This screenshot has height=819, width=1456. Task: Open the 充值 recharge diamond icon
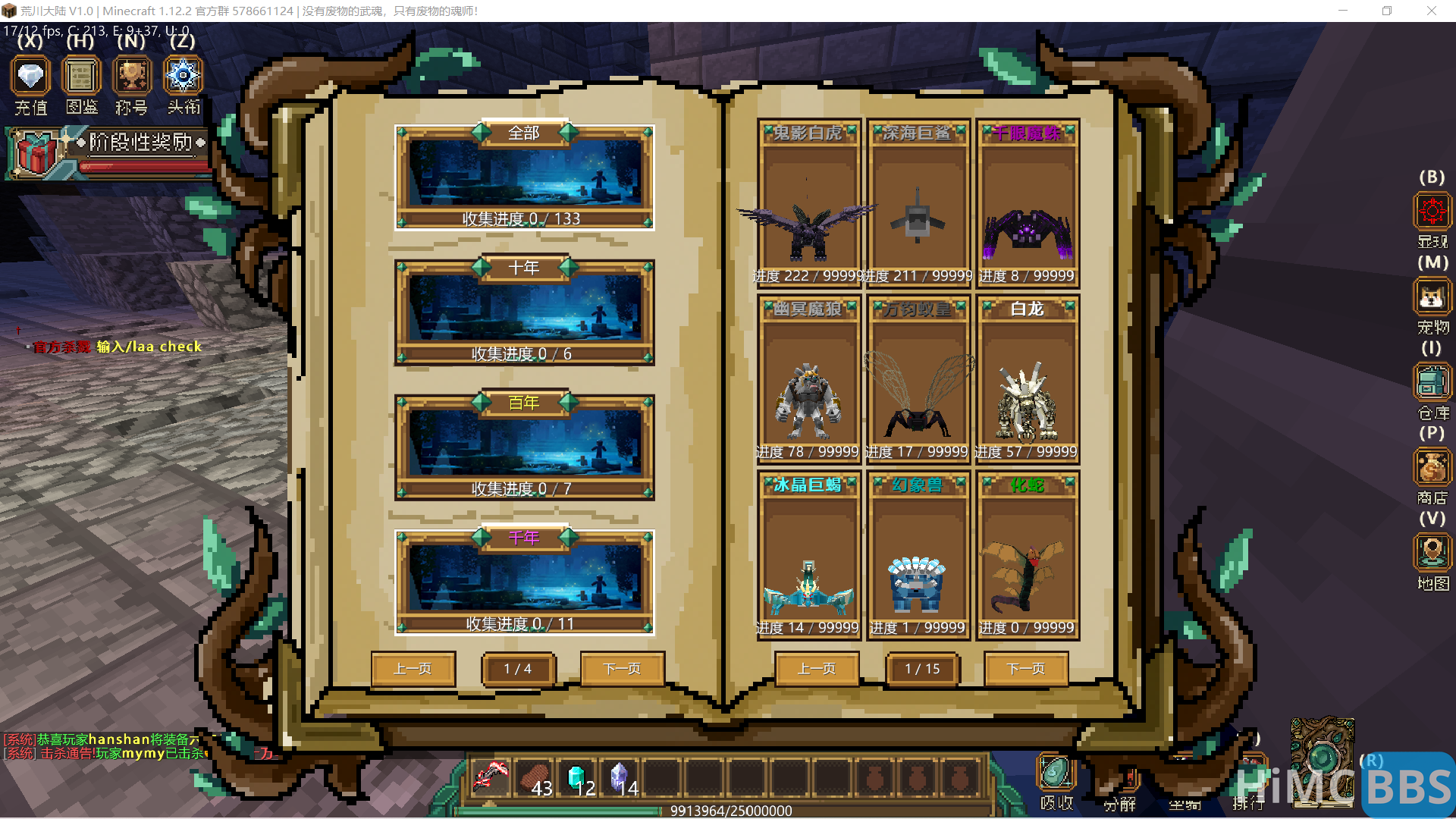point(30,77)
